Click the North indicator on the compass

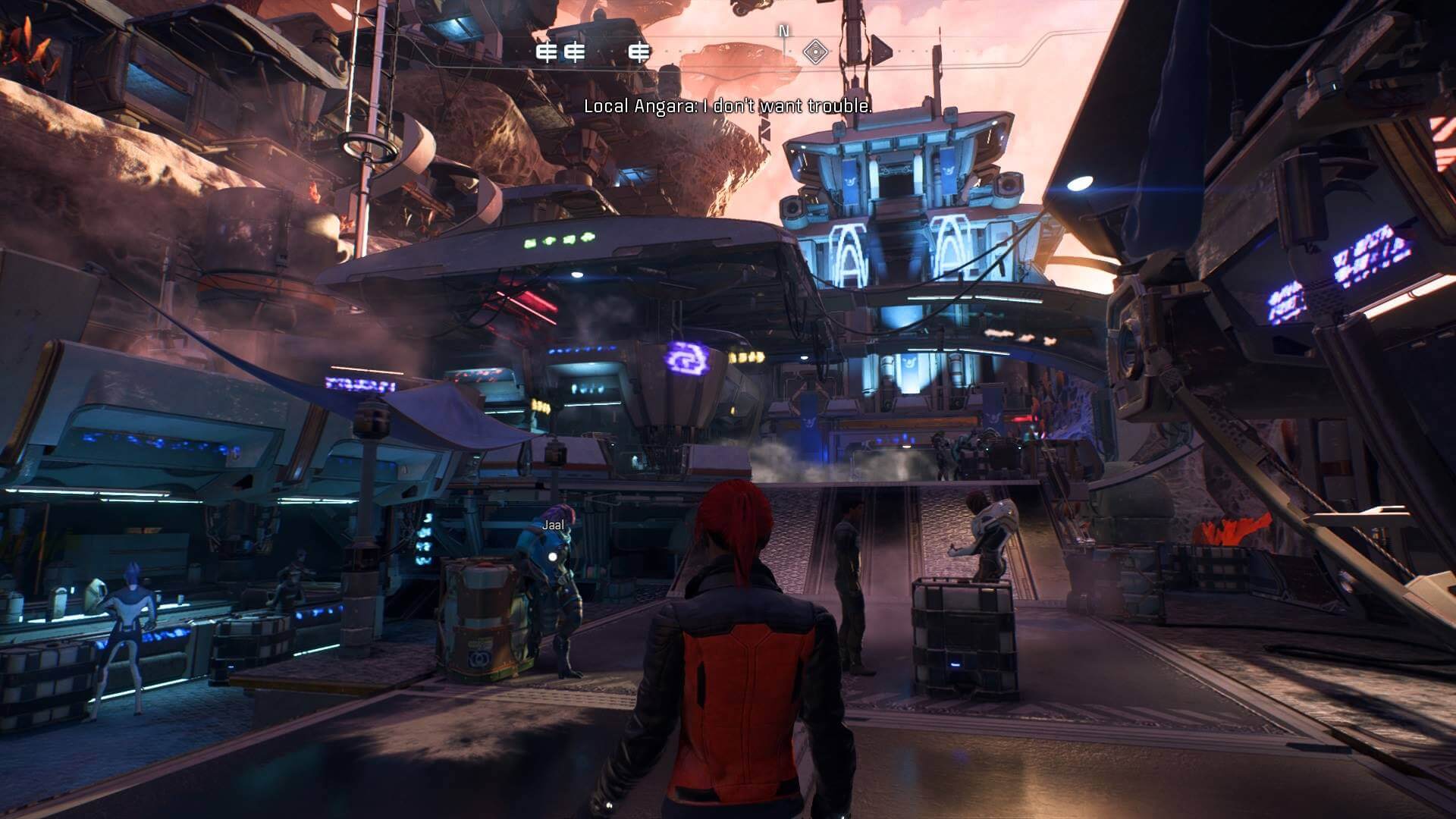(x=784, y=31)
